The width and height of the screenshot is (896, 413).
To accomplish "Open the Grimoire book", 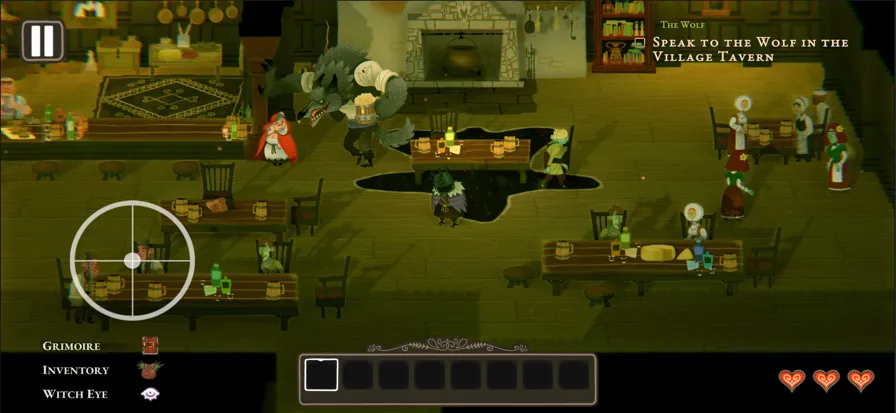I will pos(150,346).
